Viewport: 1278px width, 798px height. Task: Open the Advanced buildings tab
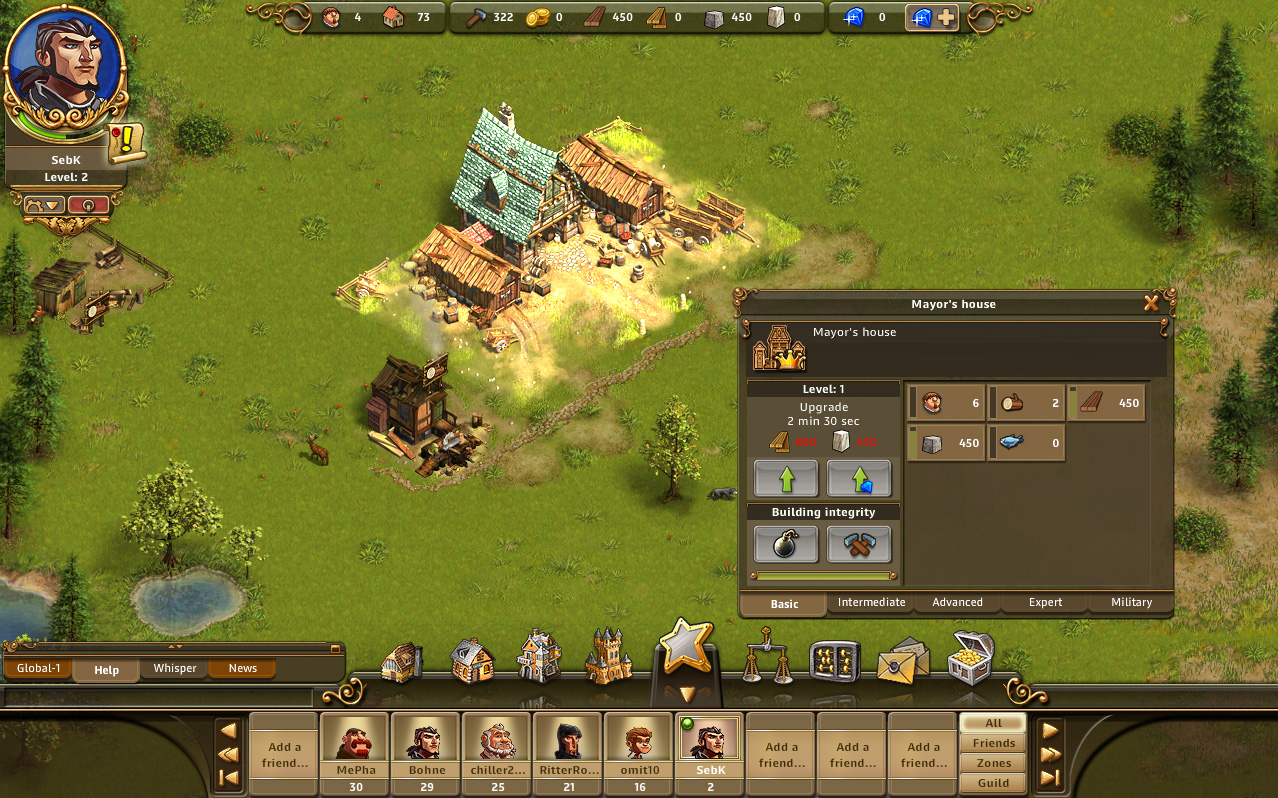point(957,603)
